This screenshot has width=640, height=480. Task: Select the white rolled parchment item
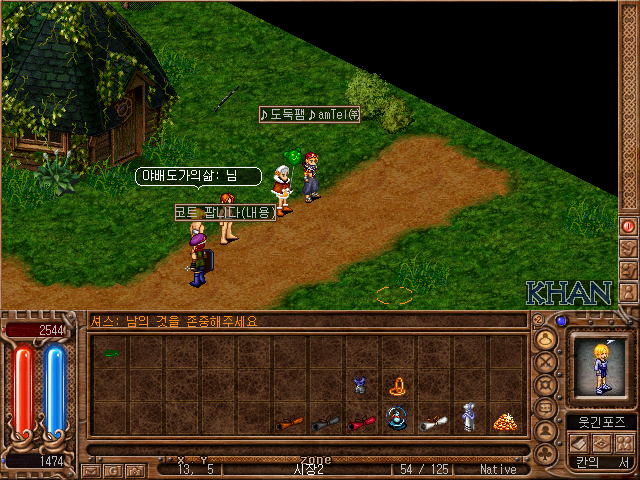(x=432, y=422)
